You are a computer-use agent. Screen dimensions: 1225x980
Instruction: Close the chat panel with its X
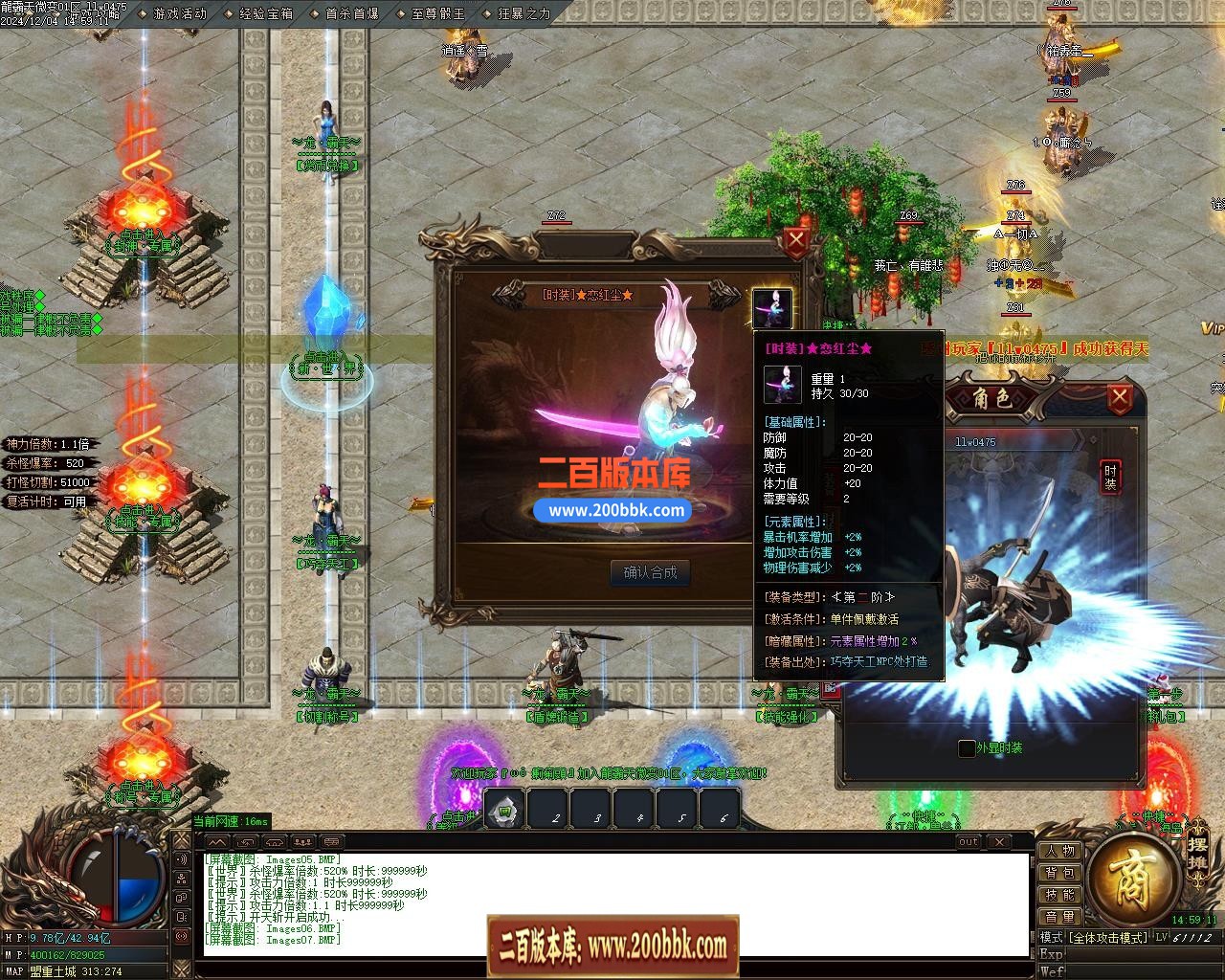coord(999,842)
